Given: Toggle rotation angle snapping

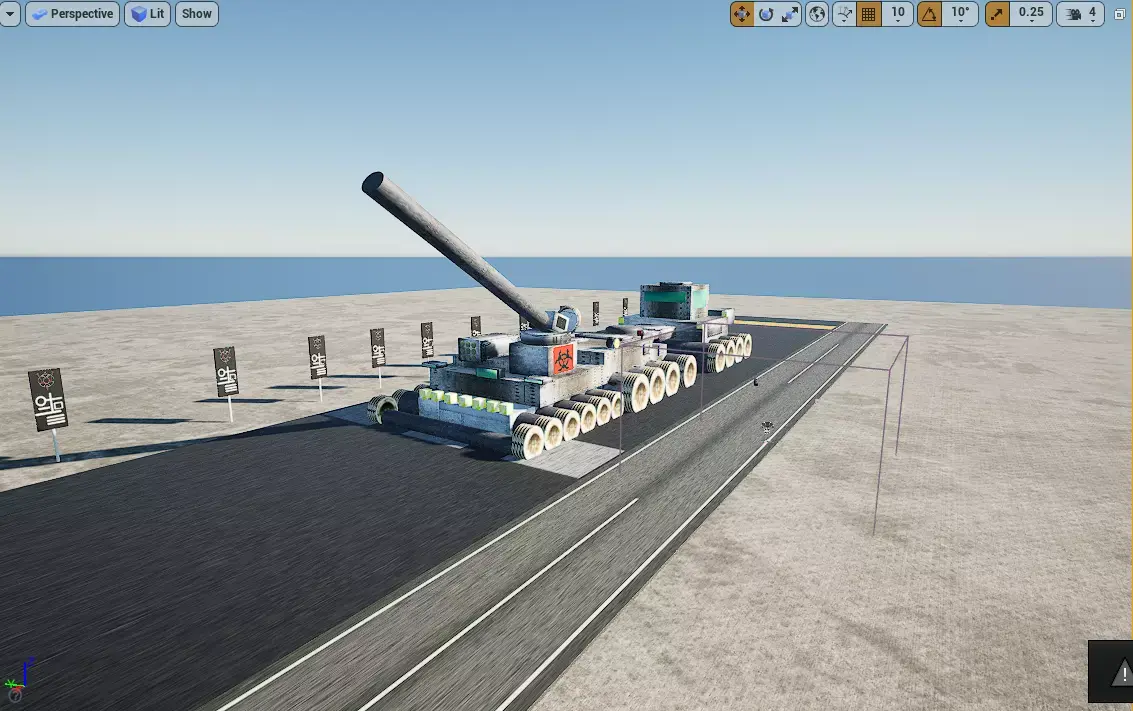Looking at the screenshot, I should click(930, 14).
